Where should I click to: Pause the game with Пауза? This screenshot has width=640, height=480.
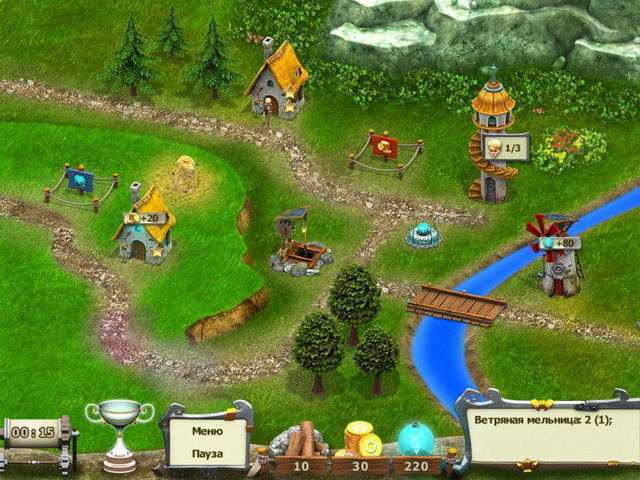(x=208, y=452)
